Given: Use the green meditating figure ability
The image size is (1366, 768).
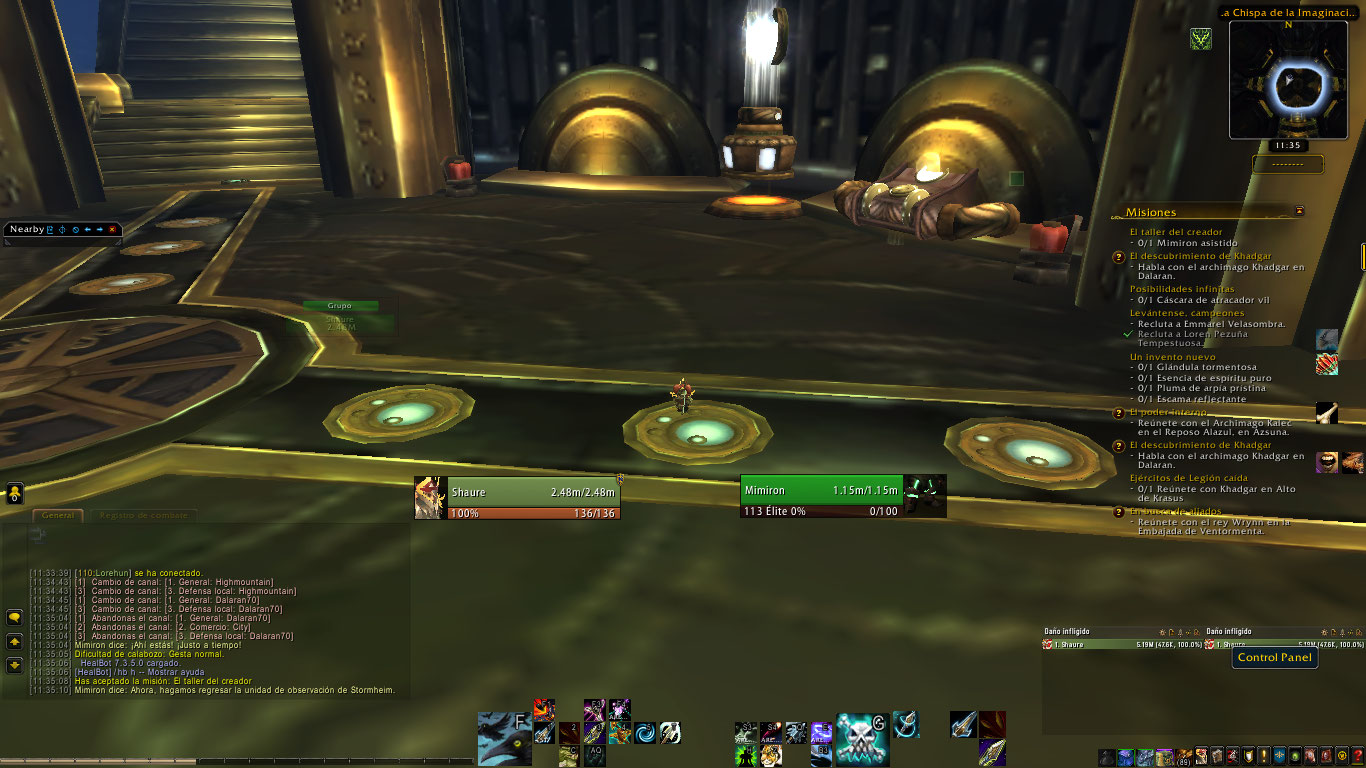Looking at the screenshot, I should coord(745,755).
